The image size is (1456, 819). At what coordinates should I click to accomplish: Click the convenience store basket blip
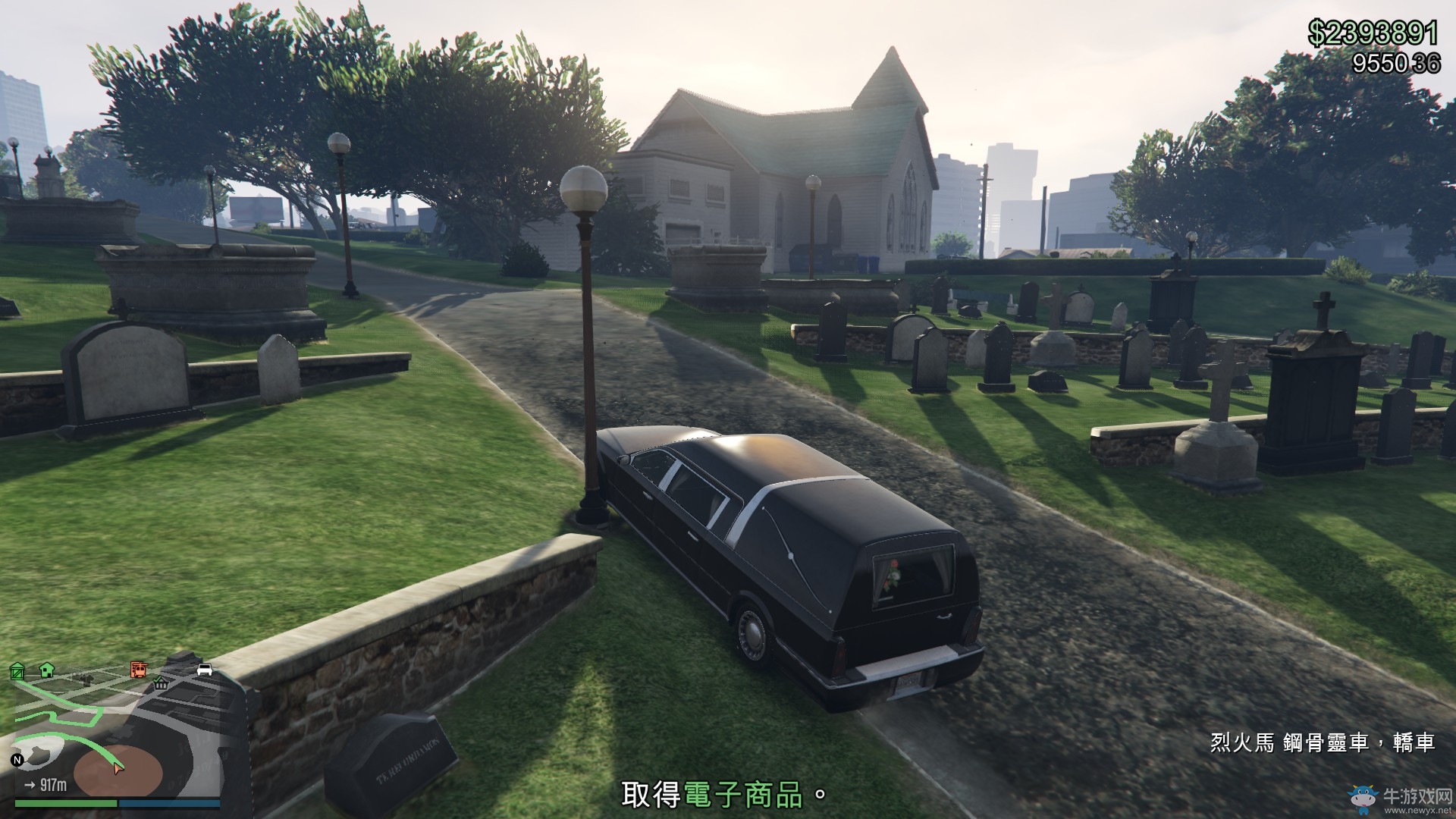(x=161, y=685)
